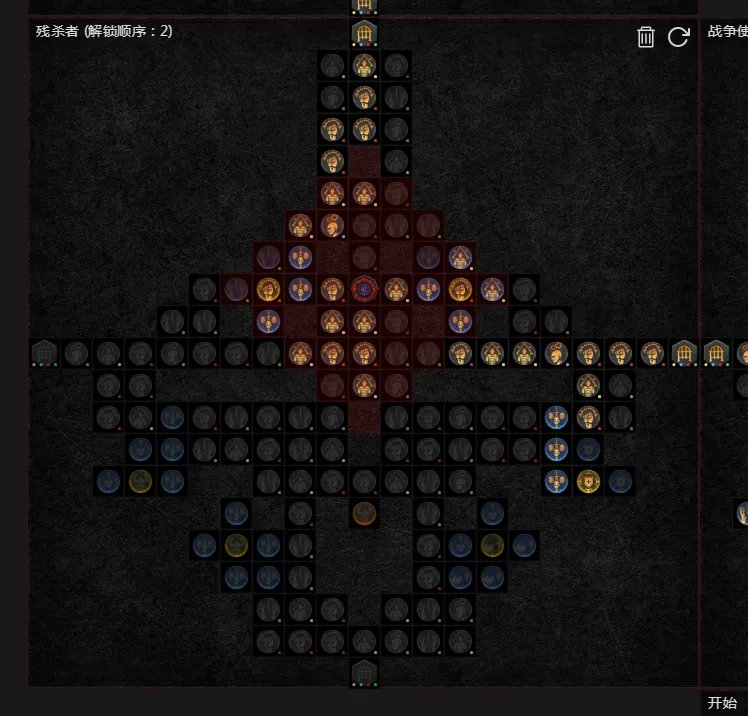
Task: Click the 残杀者 board title
Action: tap(104, 31)
